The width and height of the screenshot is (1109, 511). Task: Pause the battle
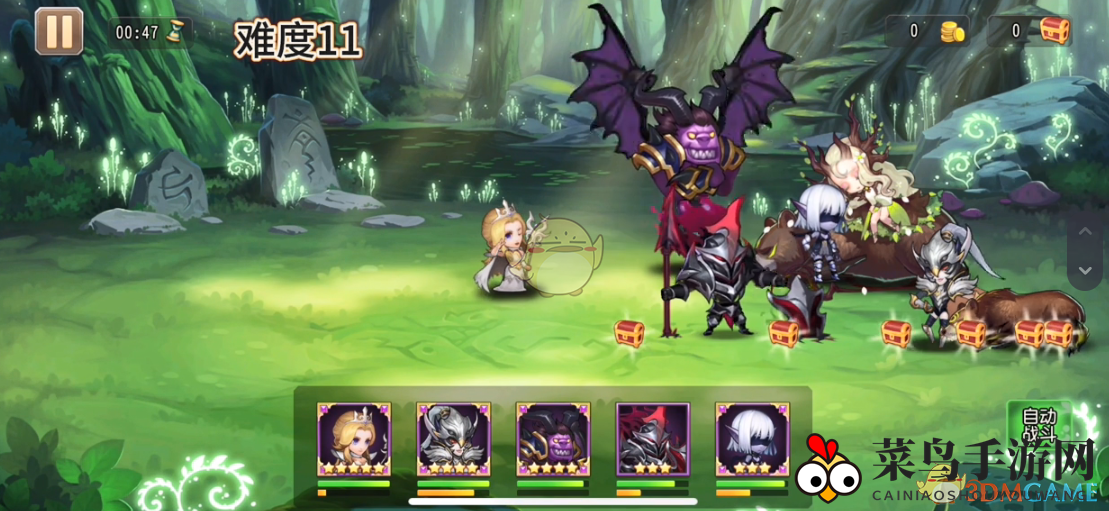pyautogui.click(x=59, y=31)
